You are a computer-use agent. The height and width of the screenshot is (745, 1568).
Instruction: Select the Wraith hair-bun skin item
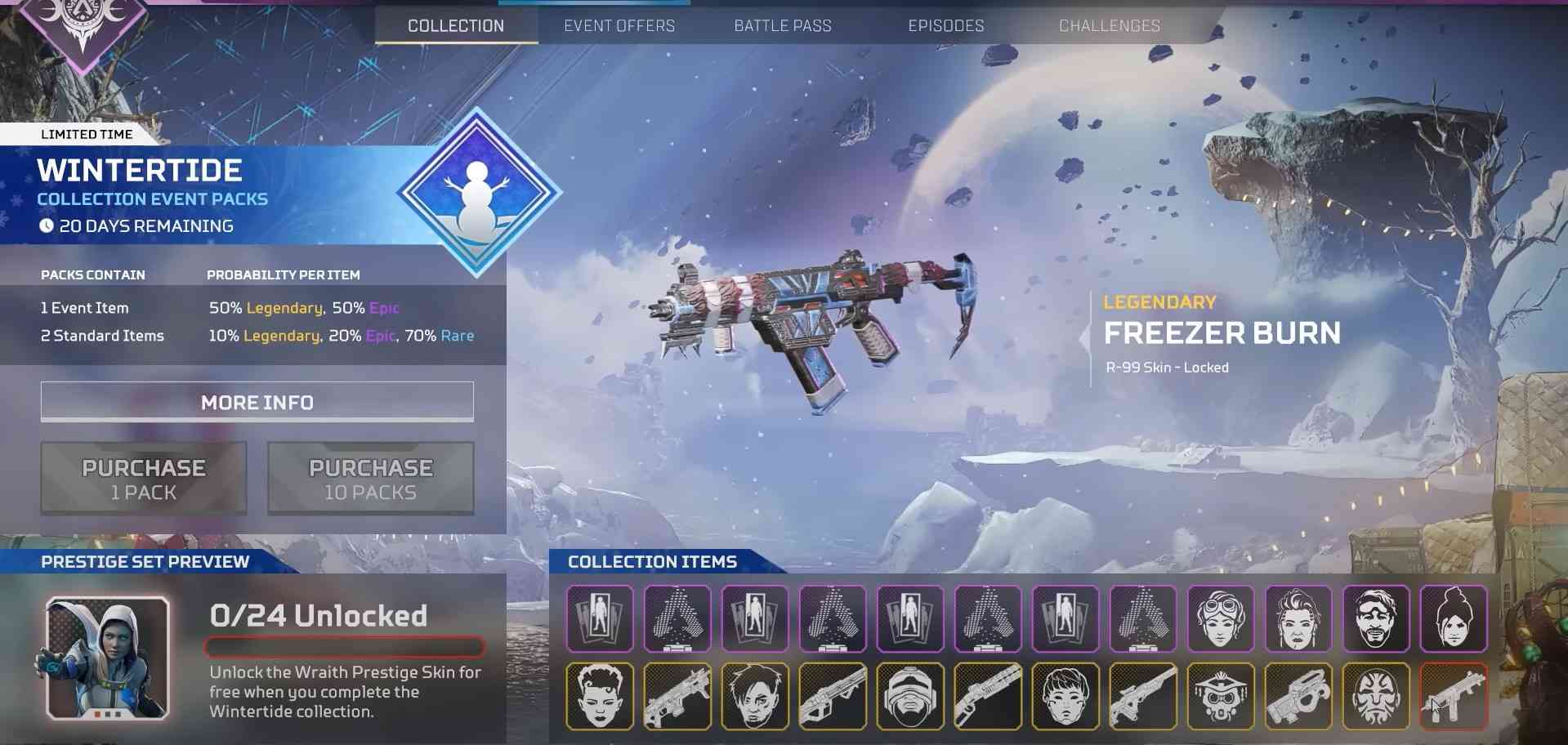coord(1454,618)
